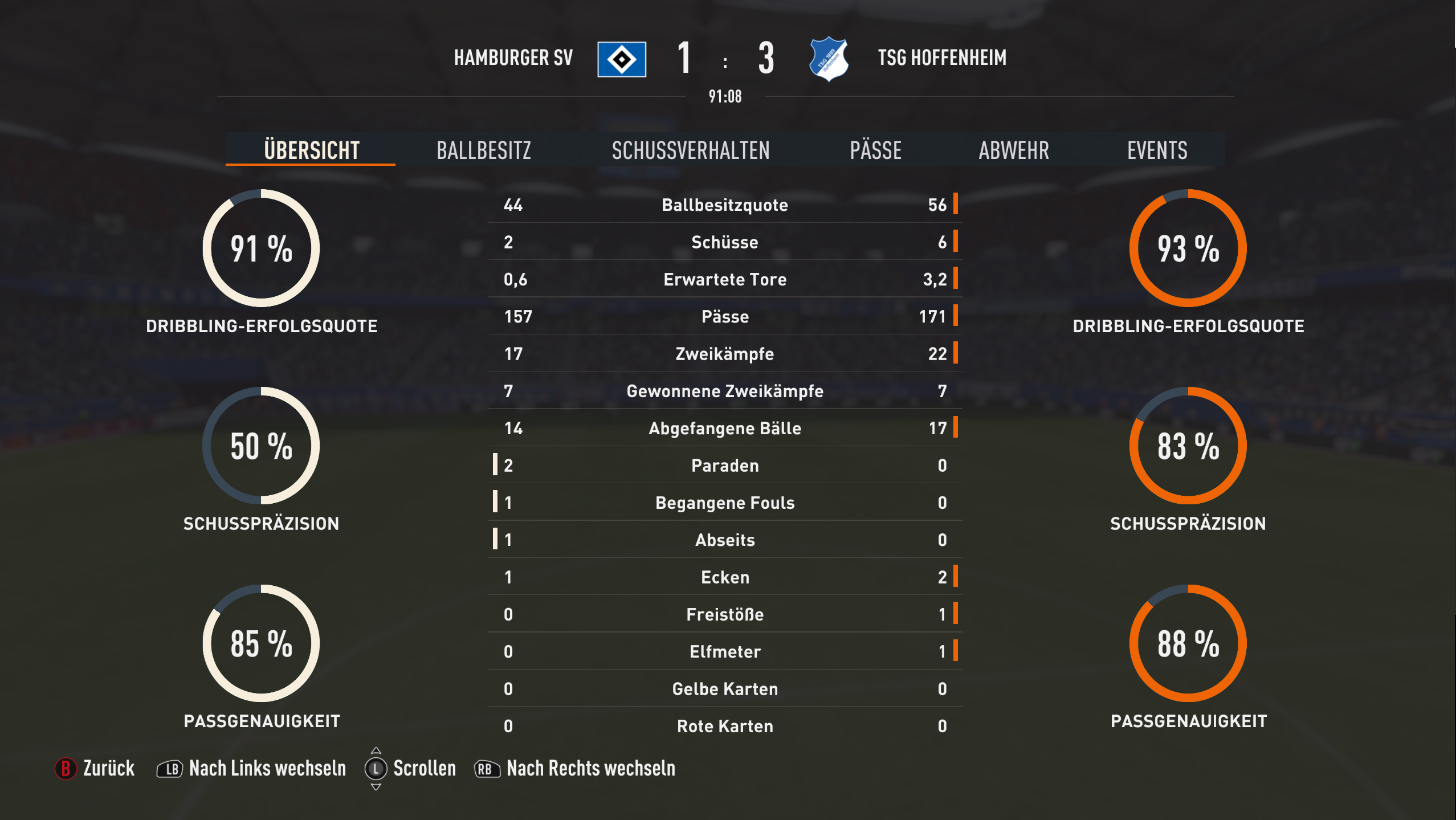Screen dimensions: 1456x820
Task: Open the Events tab
Action: point(1157,150)
